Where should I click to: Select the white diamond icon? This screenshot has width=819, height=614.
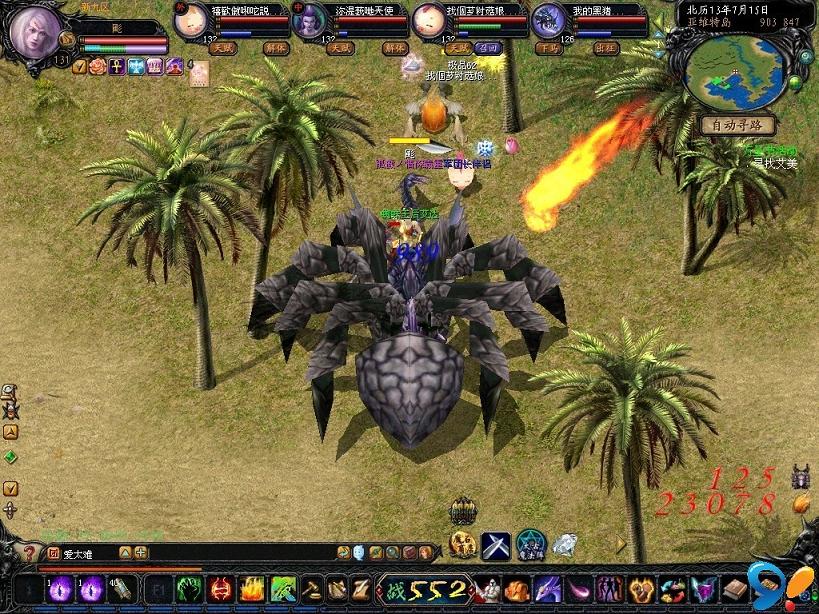[565, 545]
